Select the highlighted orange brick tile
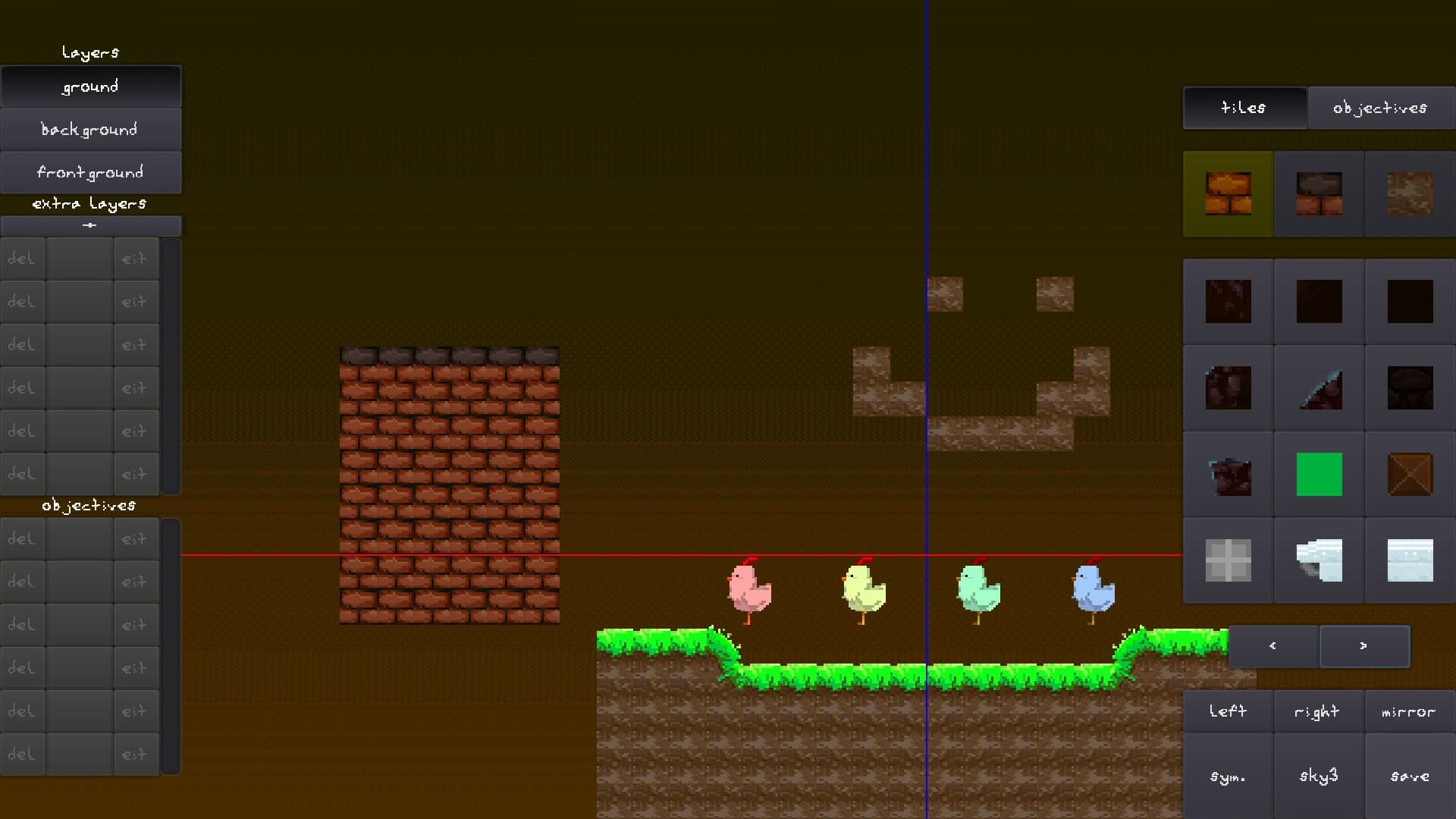The width and height of the screenshot is (1456, 819). pyautogui.click(x=1228, y=193)
